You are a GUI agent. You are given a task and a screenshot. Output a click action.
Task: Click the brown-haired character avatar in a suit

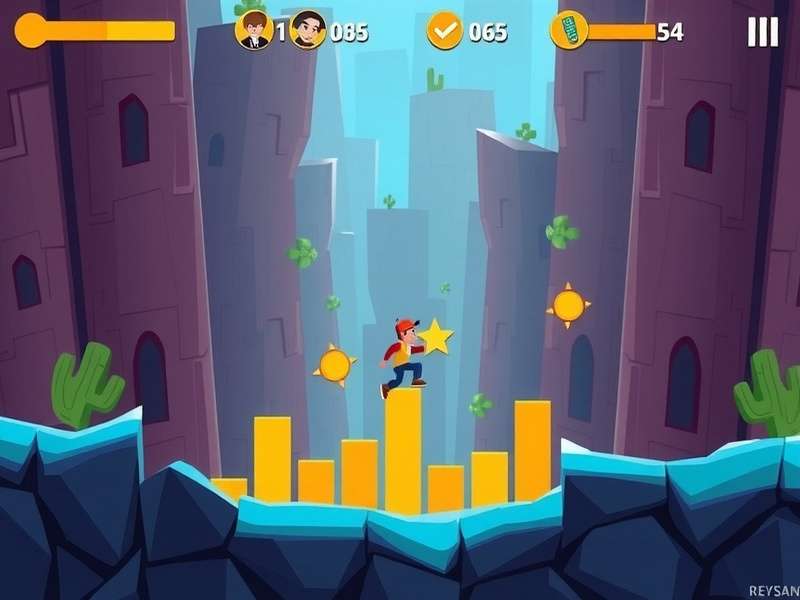pos(254,30)
